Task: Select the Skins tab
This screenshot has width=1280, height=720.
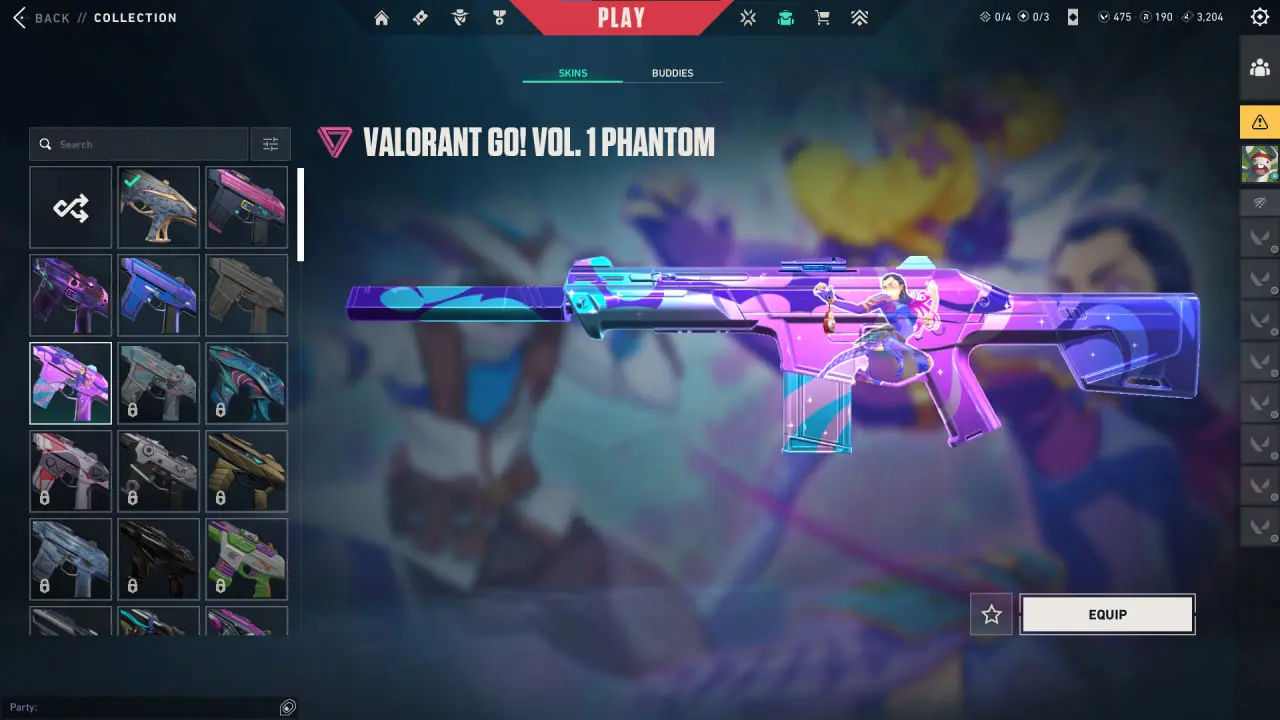Action: pyautogui.click(x=572, y=73)
